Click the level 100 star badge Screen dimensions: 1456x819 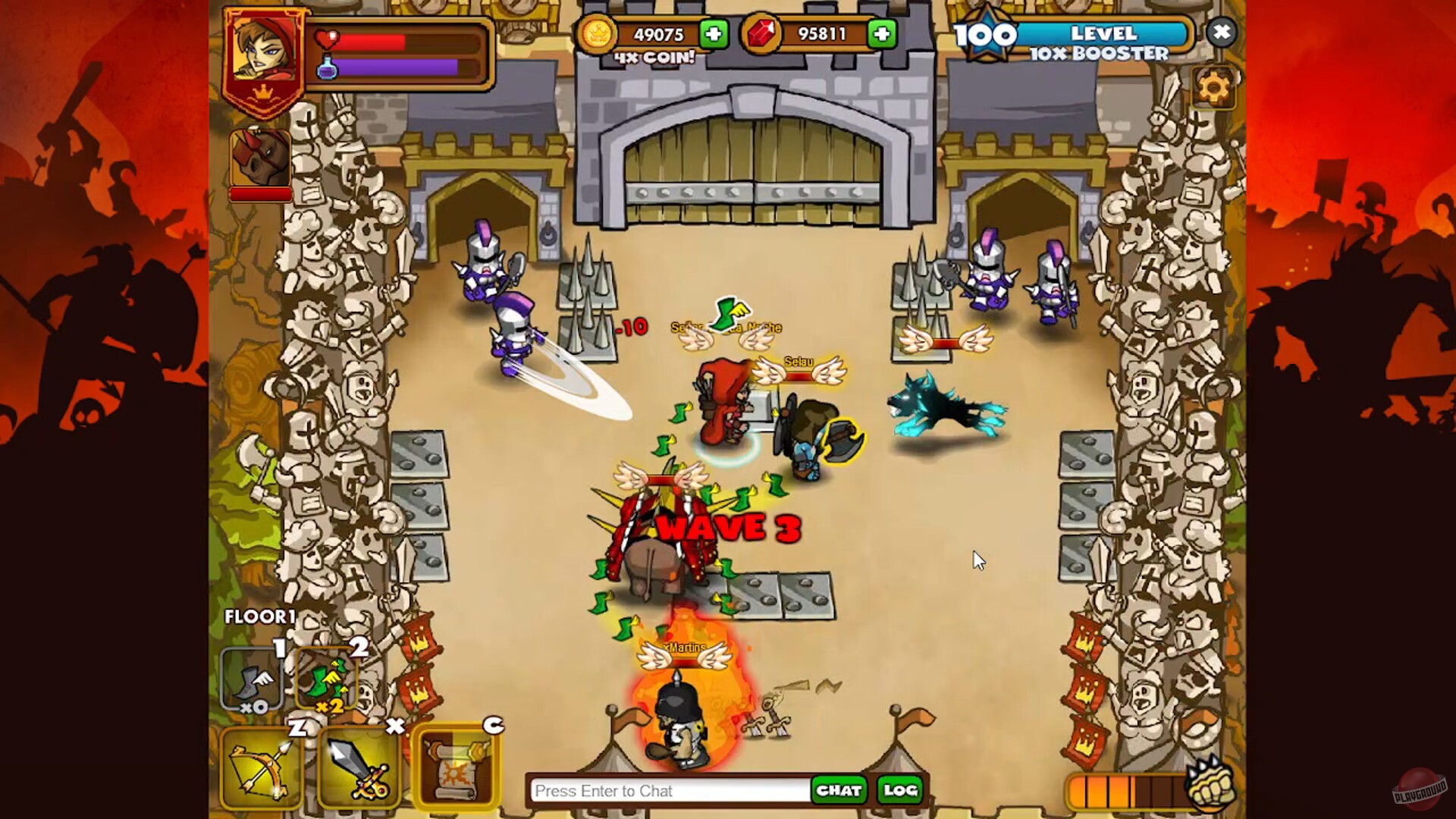pyautogui.click(x=986, y=35)
